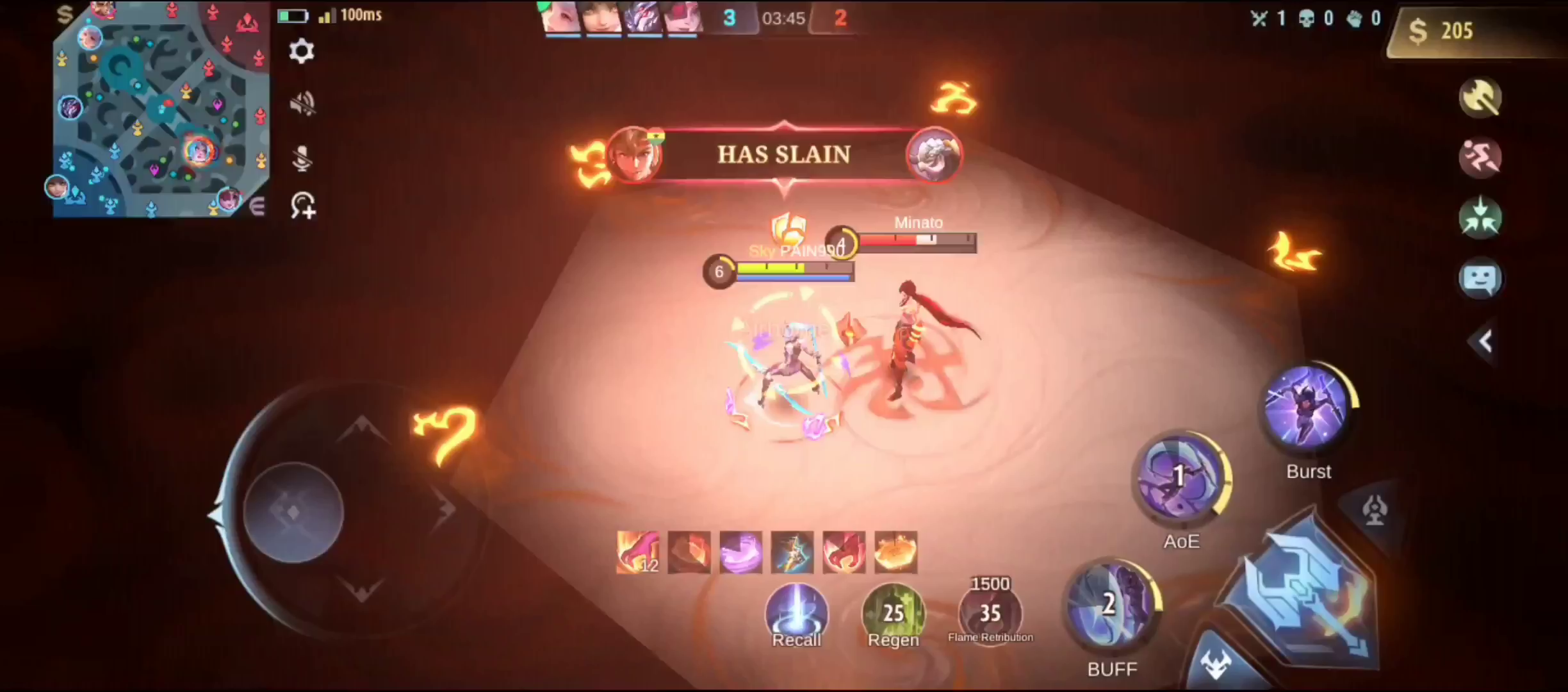This screenshot has width=1568, height=692.
Task: Collapse the right-side panel chevron
Action: point(1485,341)
